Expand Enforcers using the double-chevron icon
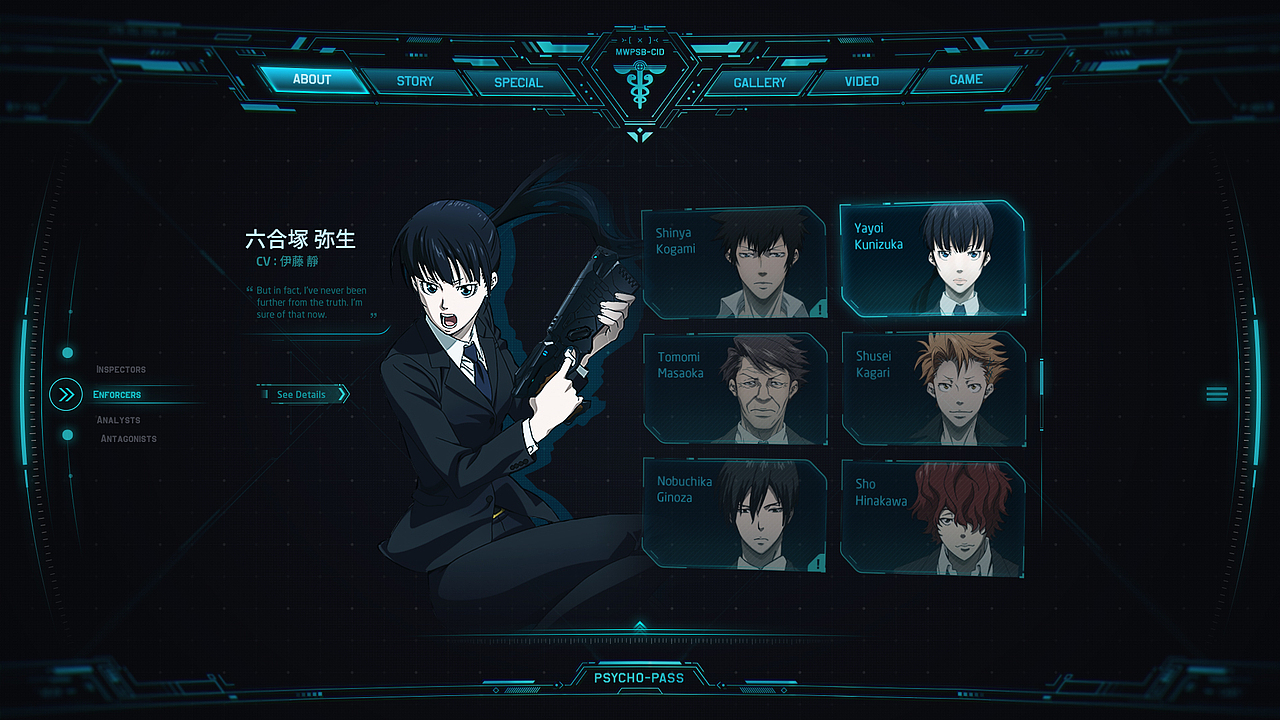1280x720 pixels. [x=65, y=394]
